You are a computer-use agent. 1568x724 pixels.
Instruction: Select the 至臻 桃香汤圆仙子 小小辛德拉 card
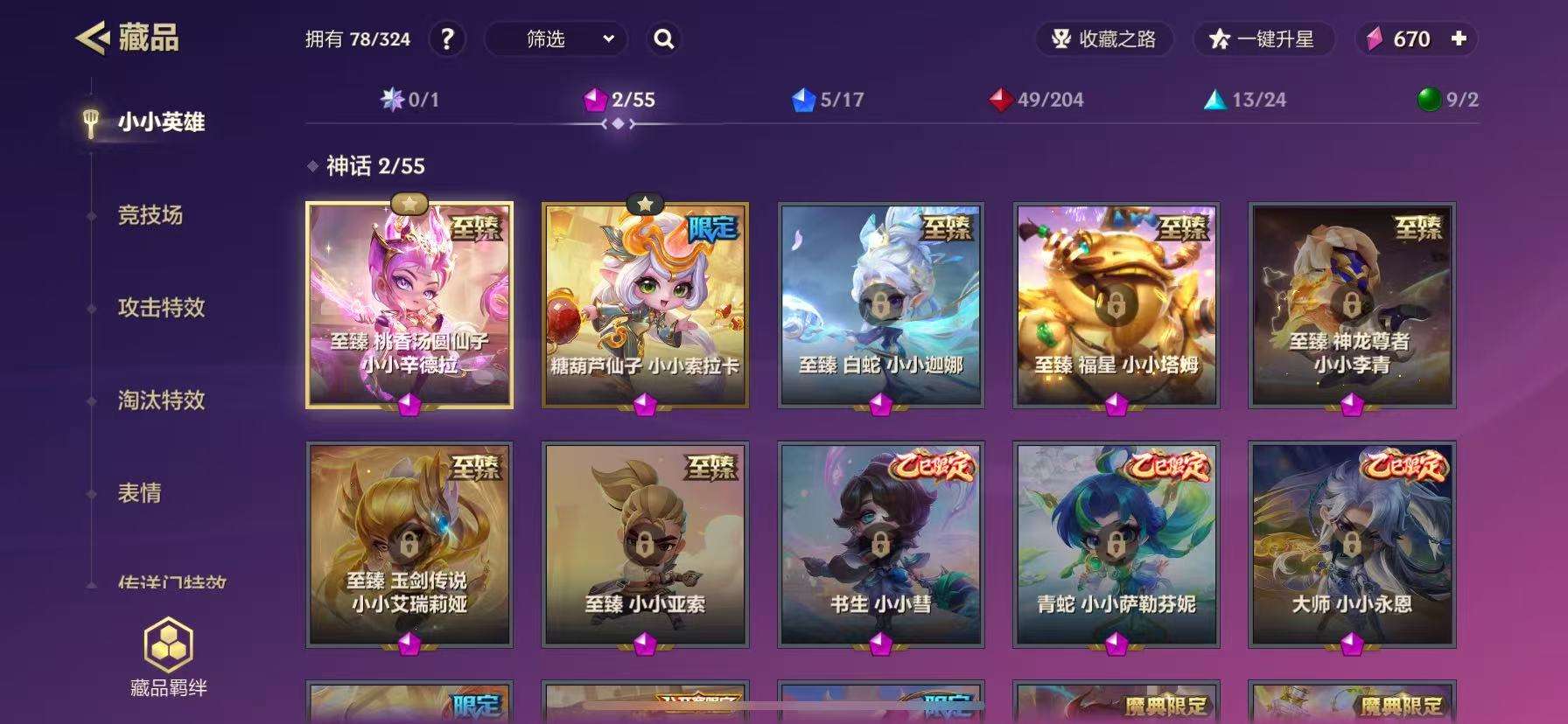pyautogui.click(x=409, y=305)
